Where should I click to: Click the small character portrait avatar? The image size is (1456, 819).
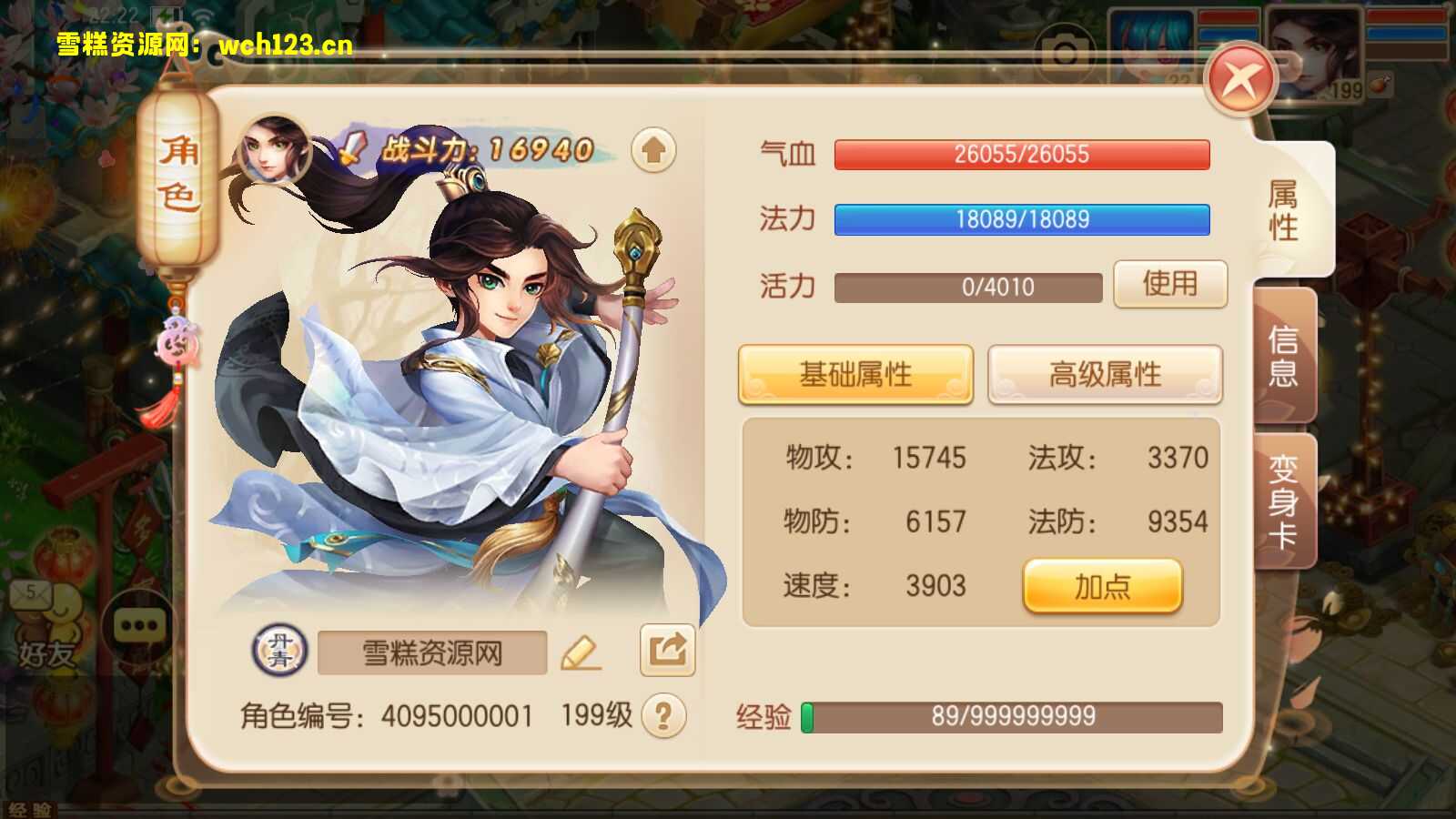pyautogui.click(x=273, y=150)
